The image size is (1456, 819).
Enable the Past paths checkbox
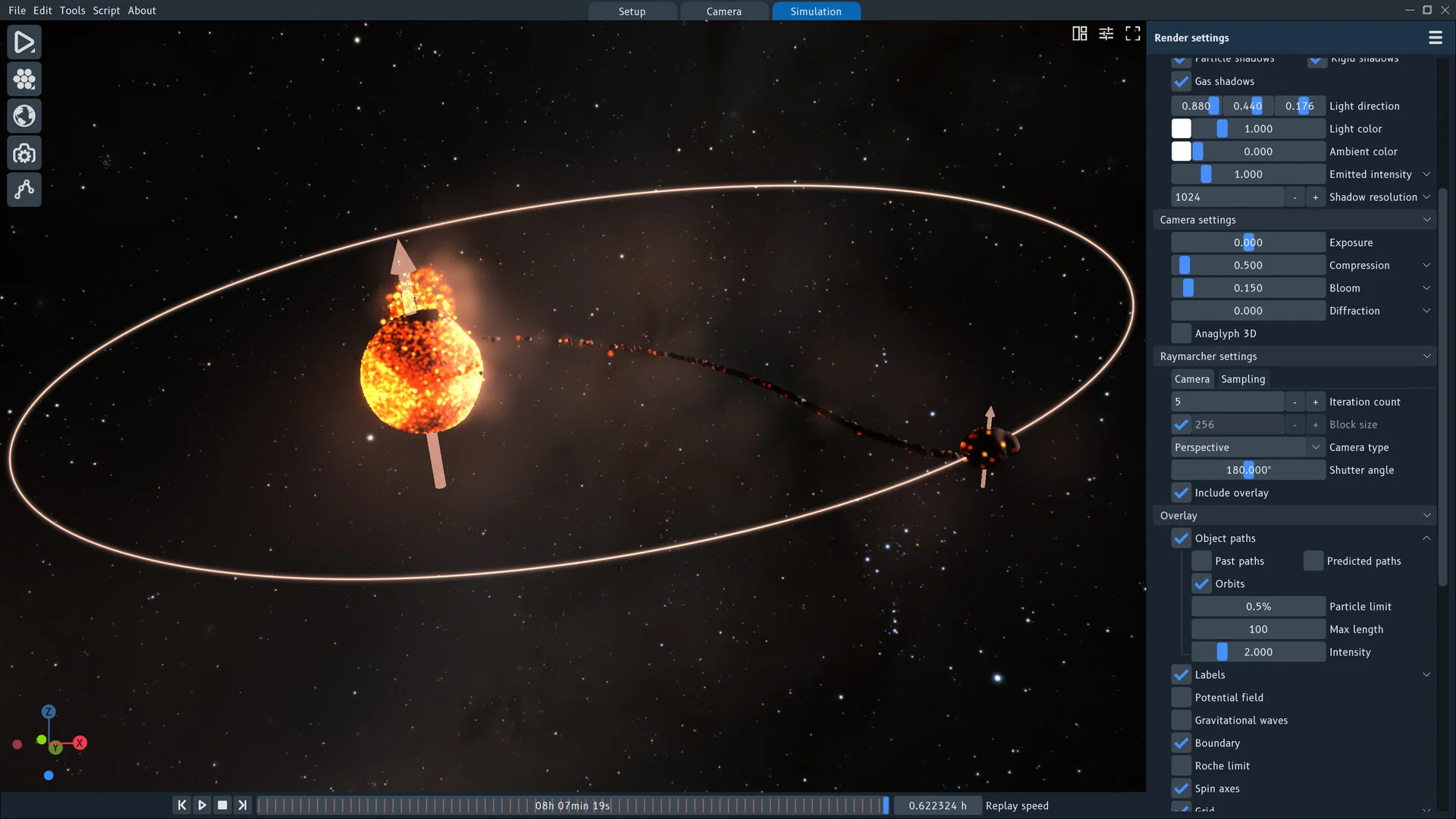(1202, 561)
